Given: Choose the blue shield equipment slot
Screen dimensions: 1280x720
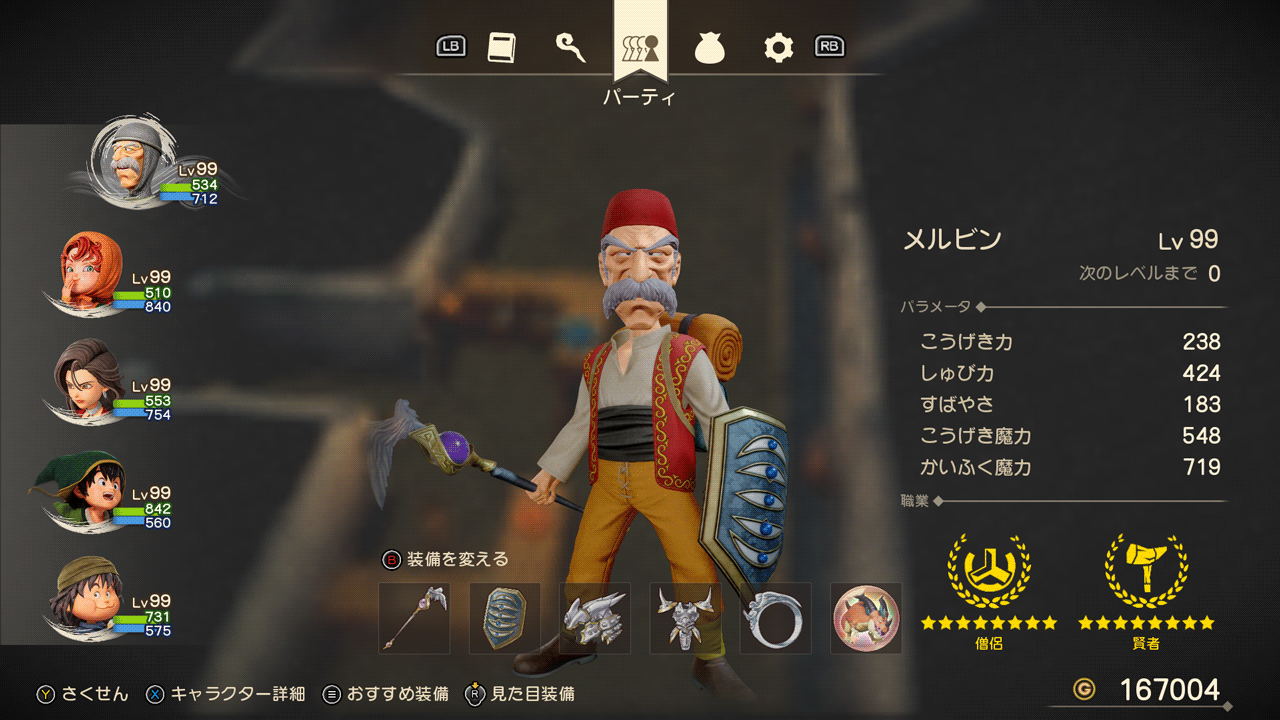Looking at the screenshot, I should pos(504,618).
